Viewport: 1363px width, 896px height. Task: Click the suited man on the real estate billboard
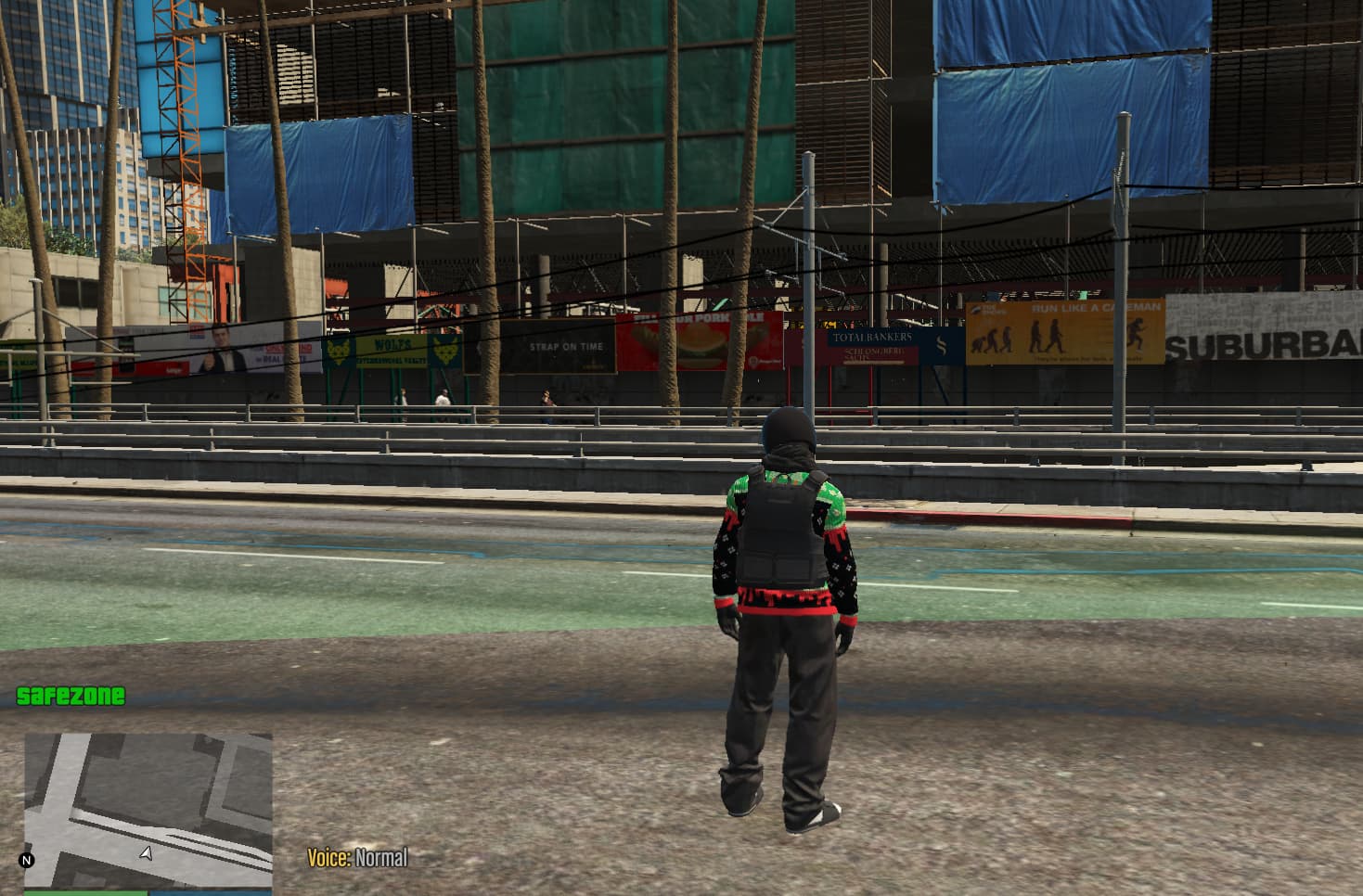pos(220,350)
